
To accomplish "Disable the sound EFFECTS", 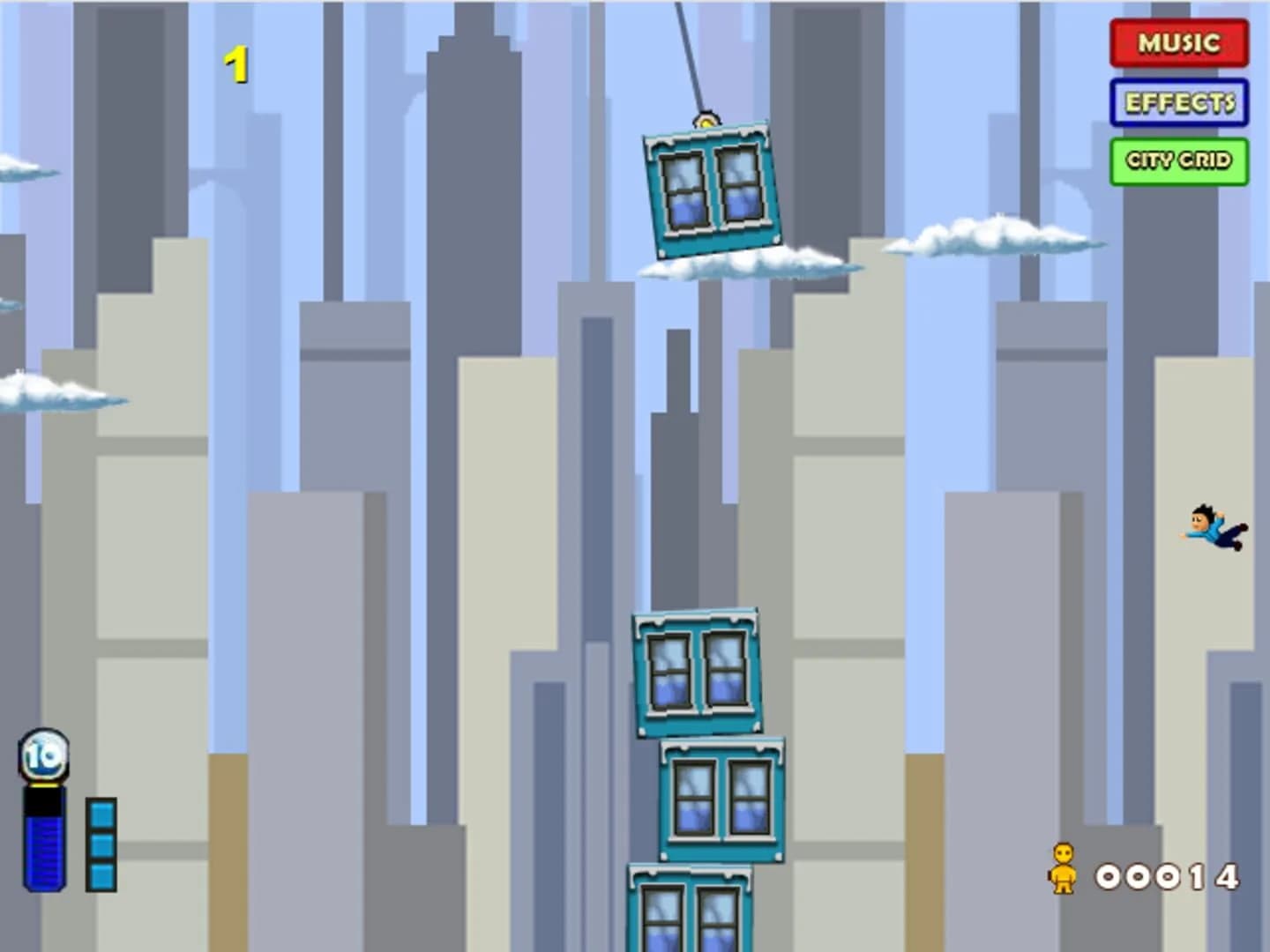I will point(1179,101).
